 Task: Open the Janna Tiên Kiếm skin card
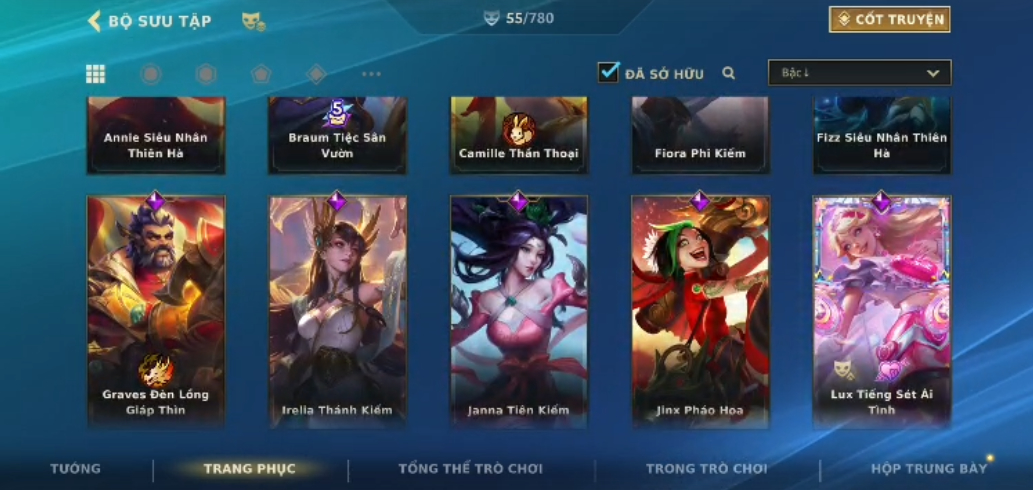[519, 310]
